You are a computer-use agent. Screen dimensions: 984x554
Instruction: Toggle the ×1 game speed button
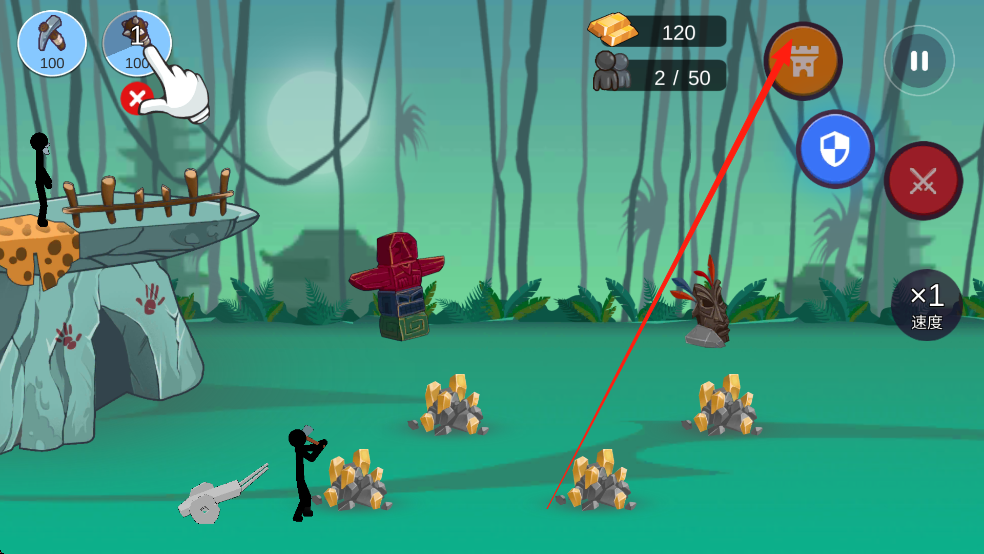(926, 304)
